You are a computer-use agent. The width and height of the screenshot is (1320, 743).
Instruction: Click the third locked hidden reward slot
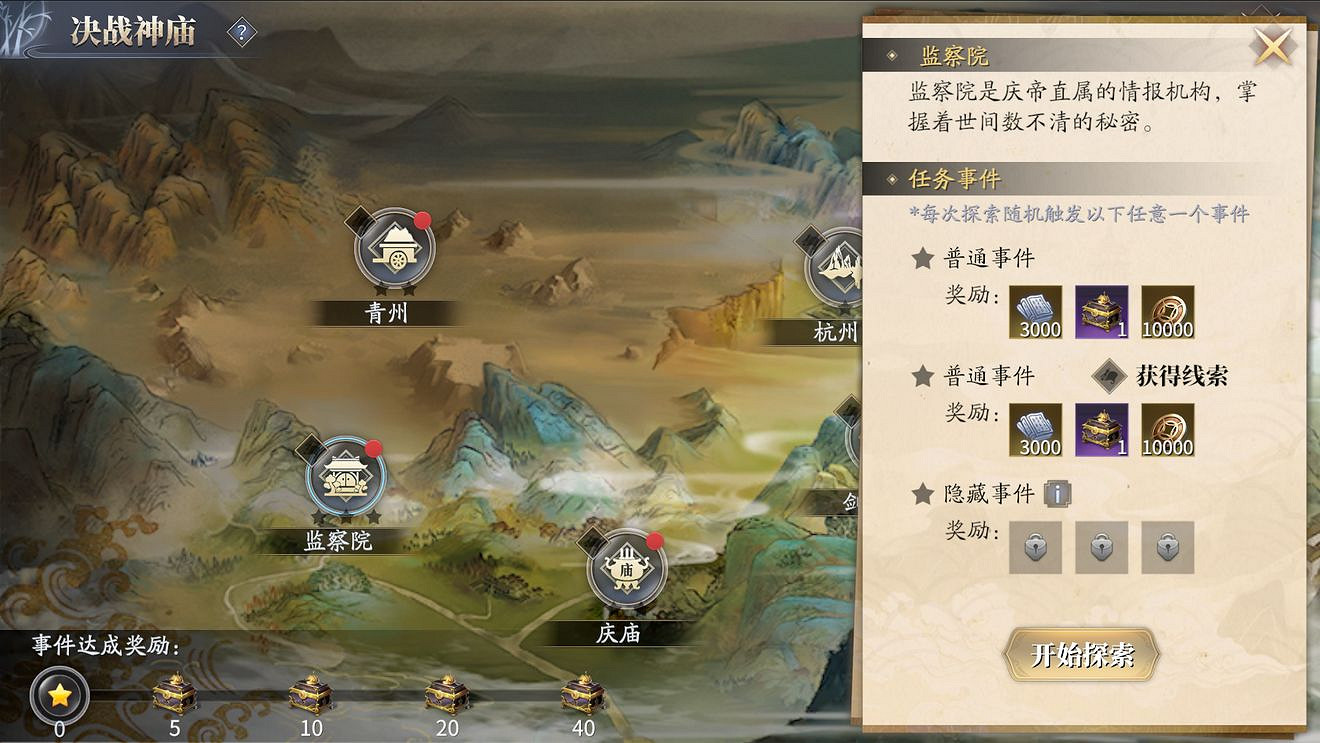tap(1167, 547)
